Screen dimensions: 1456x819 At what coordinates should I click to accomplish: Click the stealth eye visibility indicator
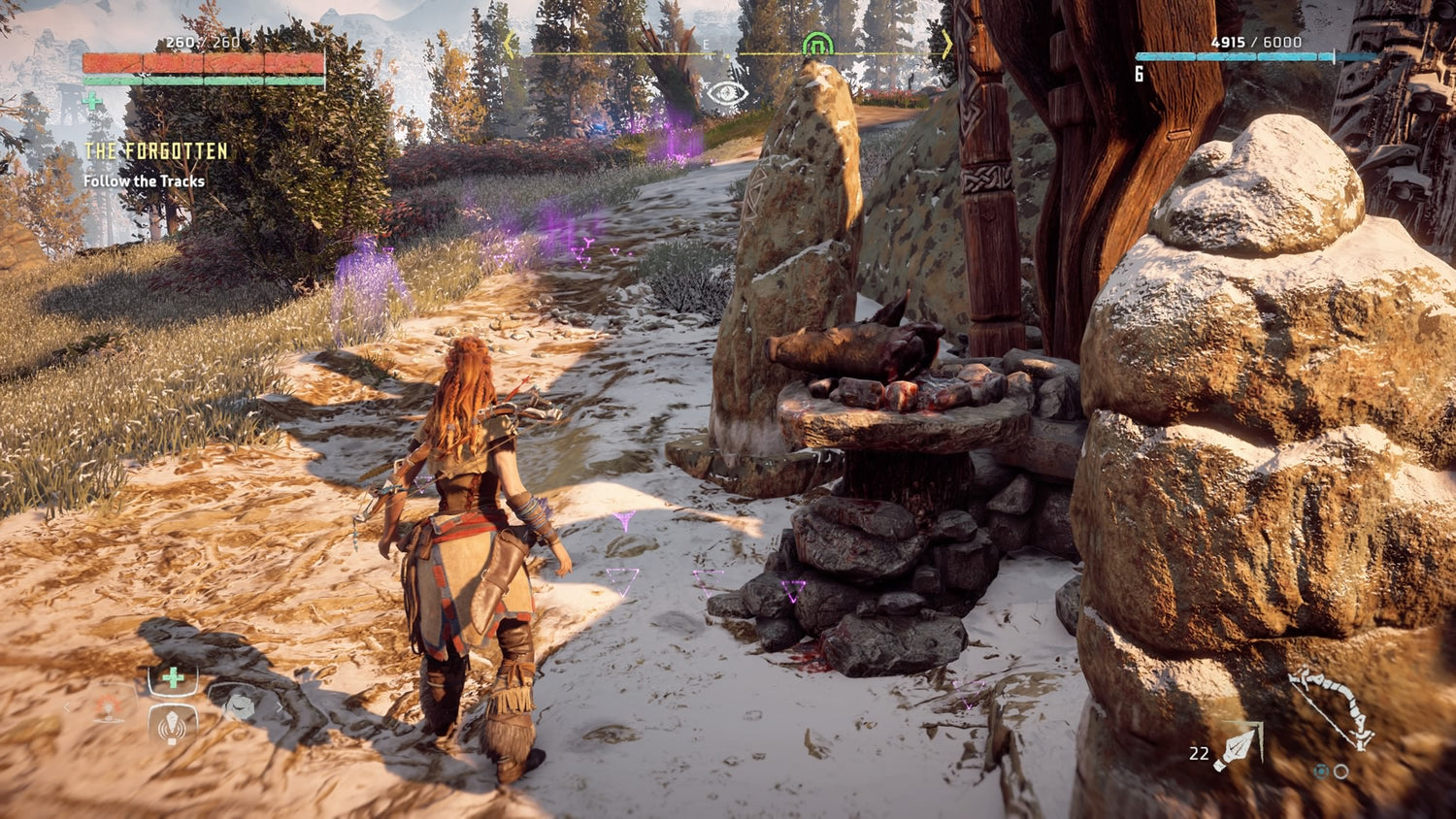click(x=727, y=93)
